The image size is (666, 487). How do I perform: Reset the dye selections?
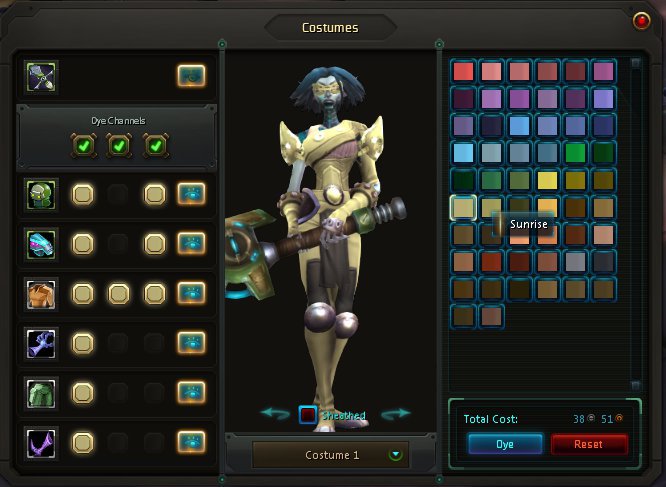pos(589,444)
